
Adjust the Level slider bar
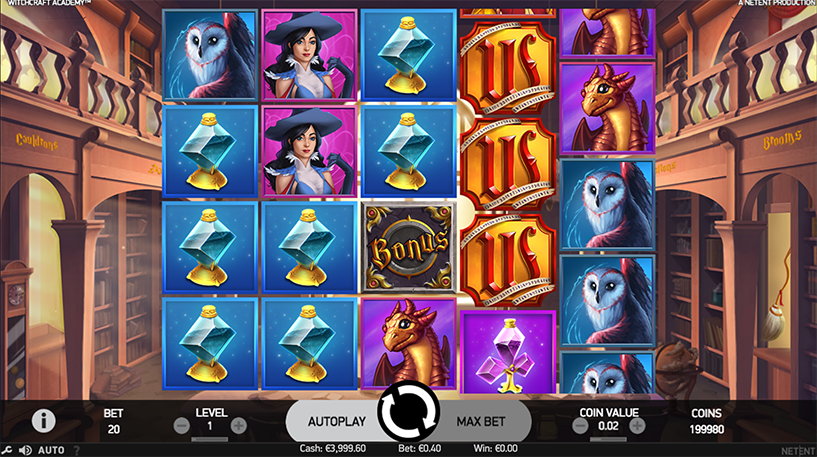pyautogui.click(x=210, y=438)
